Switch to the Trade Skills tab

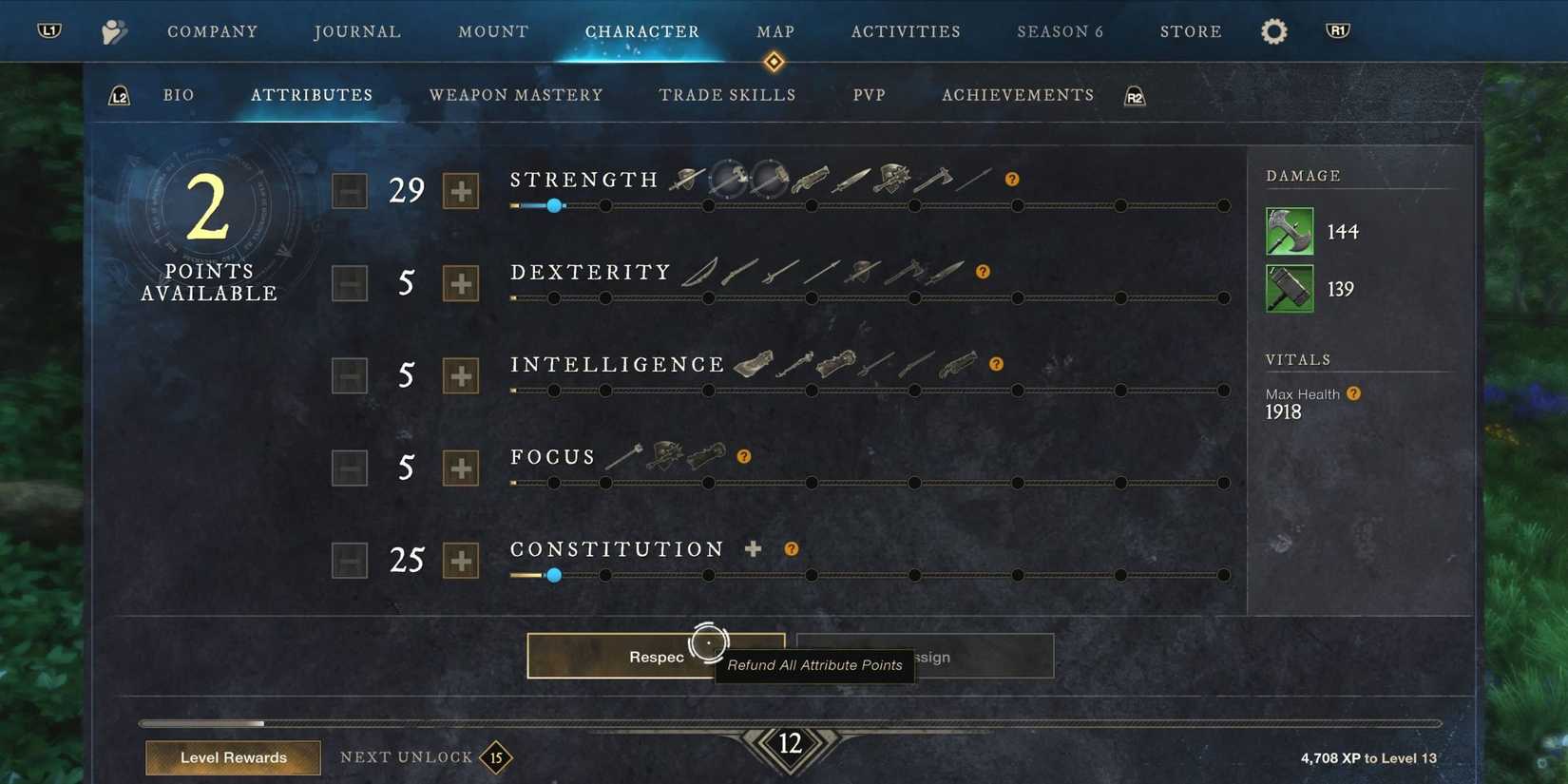point(727,95)
